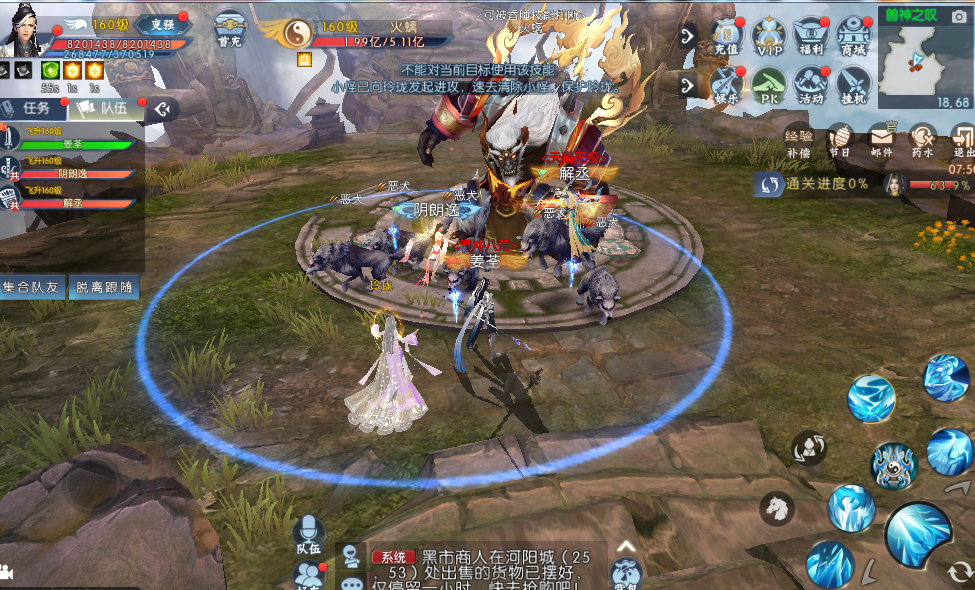Check the 邮件 mail envelope

(881, 141)
